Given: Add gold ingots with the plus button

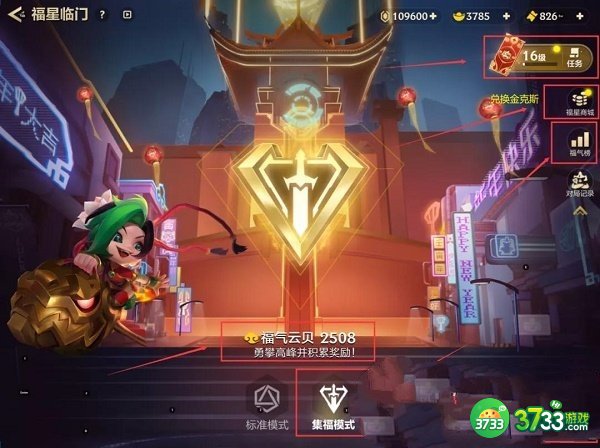Looking at the screenshot, I should coord(506,16).
